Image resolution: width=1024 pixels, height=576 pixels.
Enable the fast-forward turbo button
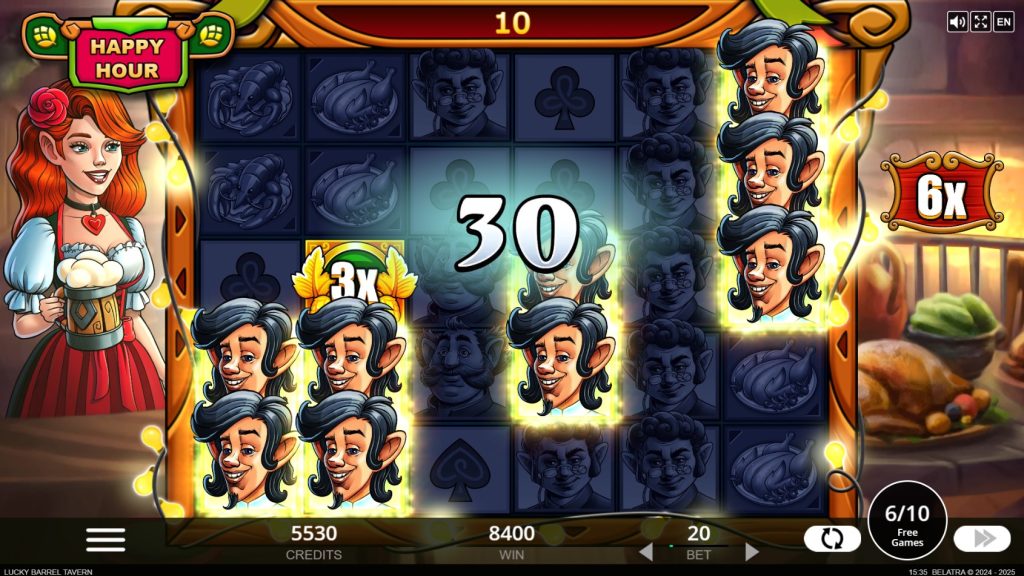(982, 539)
